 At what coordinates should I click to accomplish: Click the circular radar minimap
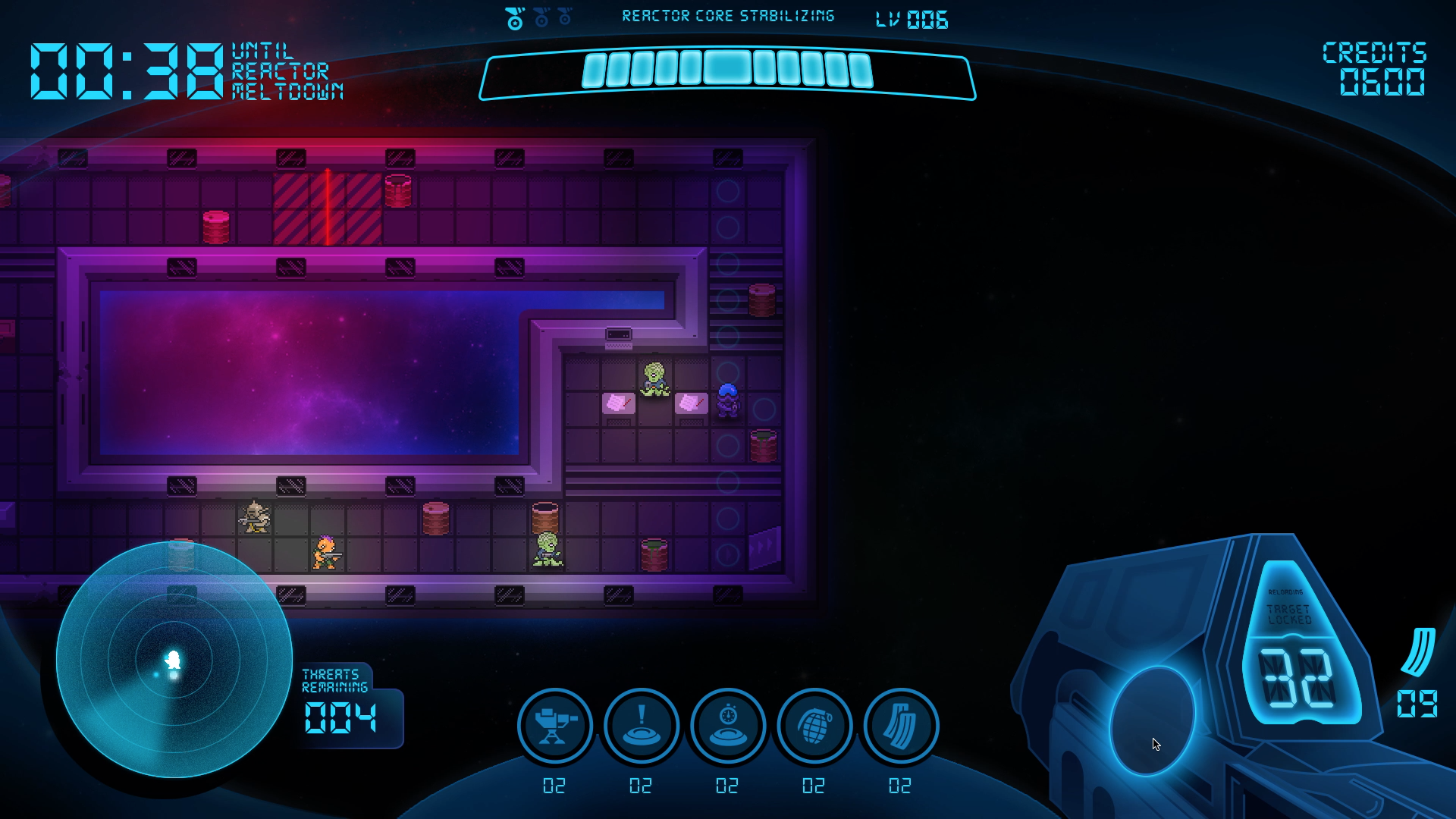[x=174, y=660]
